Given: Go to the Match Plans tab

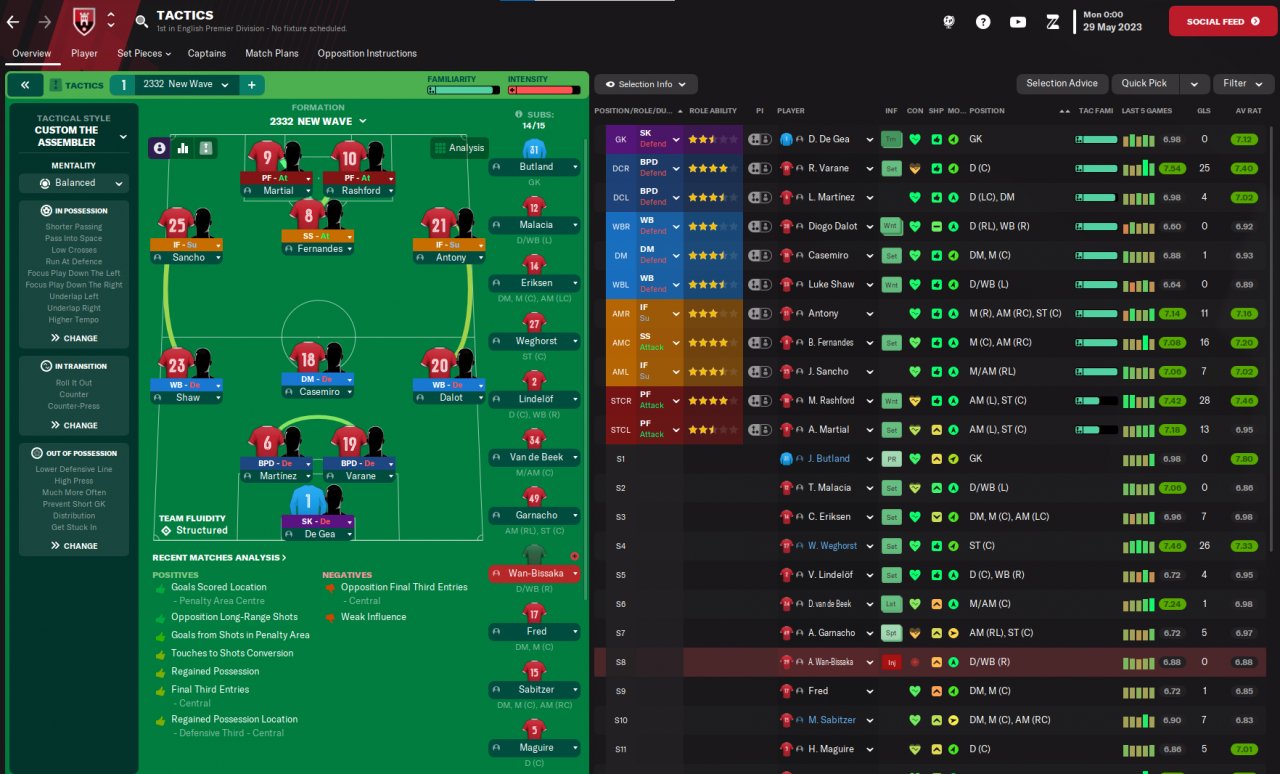Looking at the screenshot, I should (x=272, y=53).
